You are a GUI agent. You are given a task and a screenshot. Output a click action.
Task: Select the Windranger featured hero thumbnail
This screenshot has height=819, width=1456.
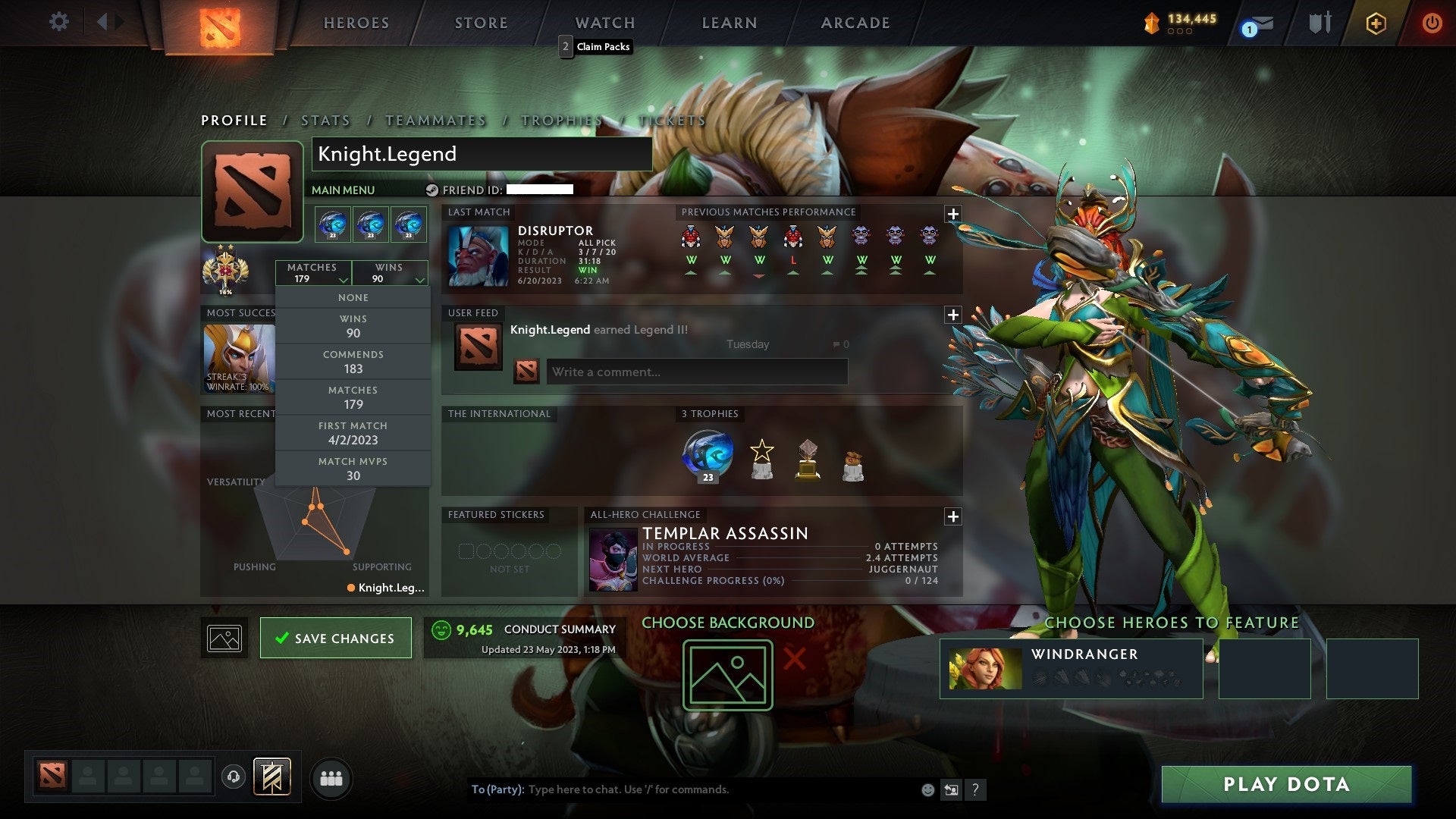(984, 668)
